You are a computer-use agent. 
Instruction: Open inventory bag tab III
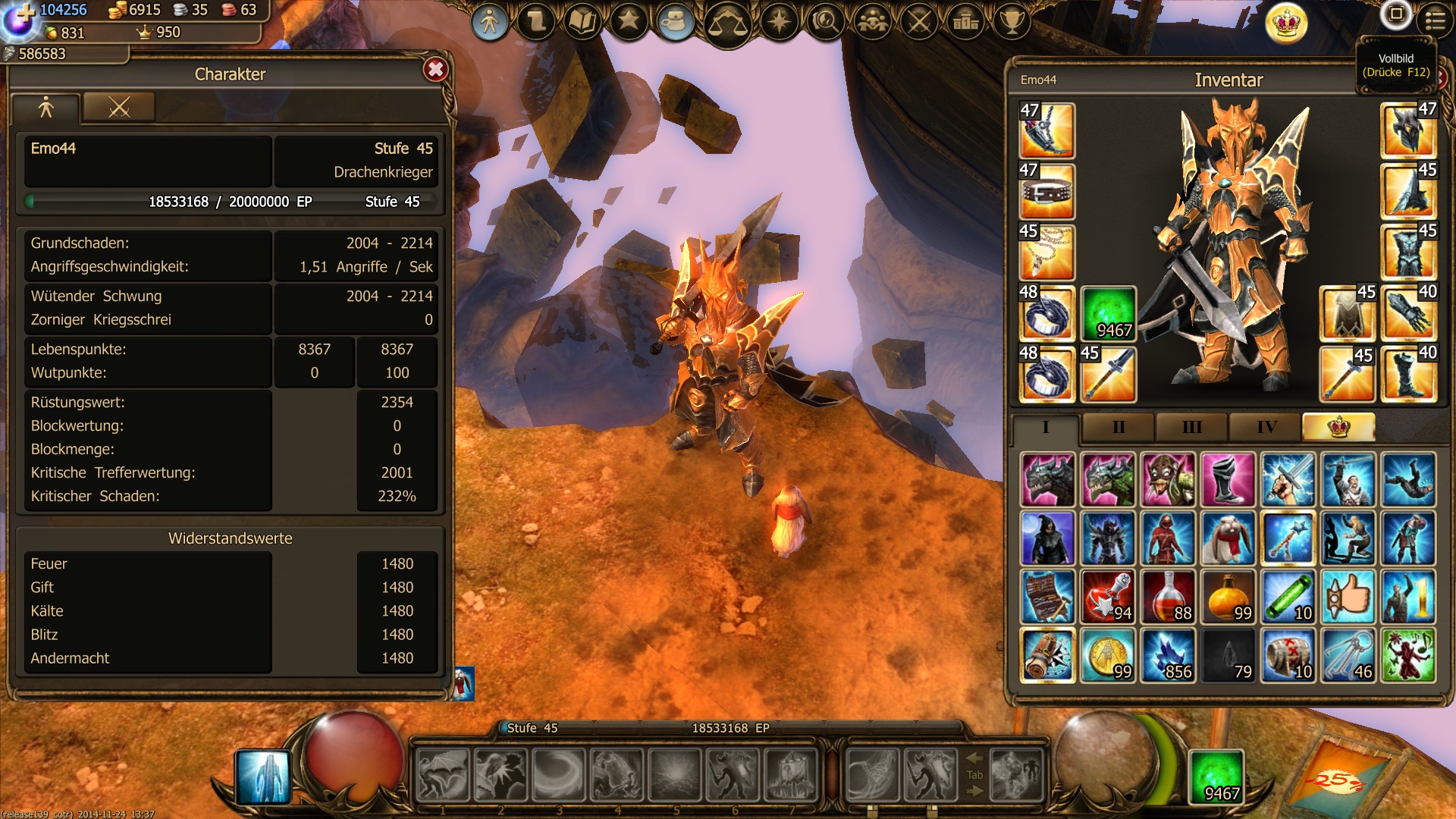tap(1191, 427)
